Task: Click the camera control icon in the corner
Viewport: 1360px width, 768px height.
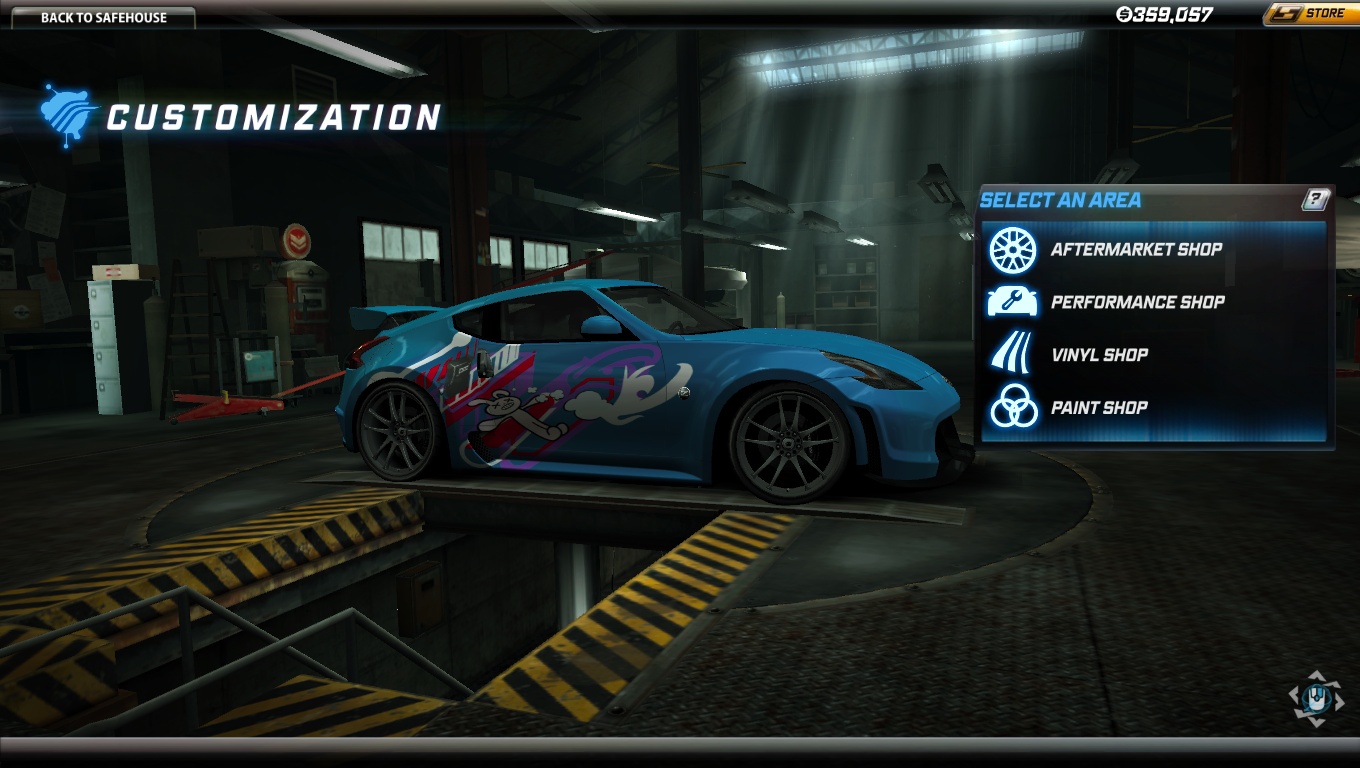Action: tap(1316, 698)
